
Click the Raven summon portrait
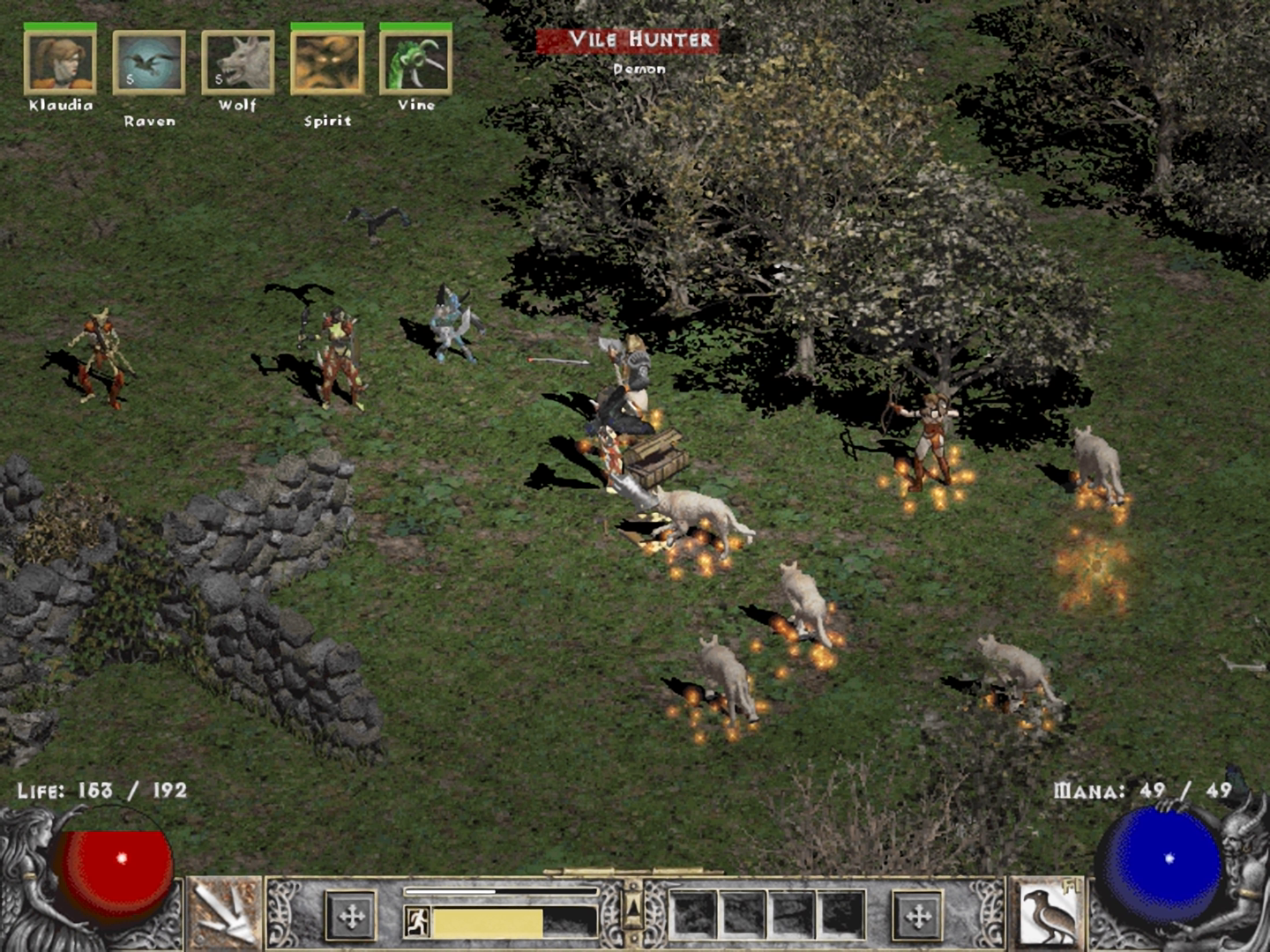pos(149,63)
